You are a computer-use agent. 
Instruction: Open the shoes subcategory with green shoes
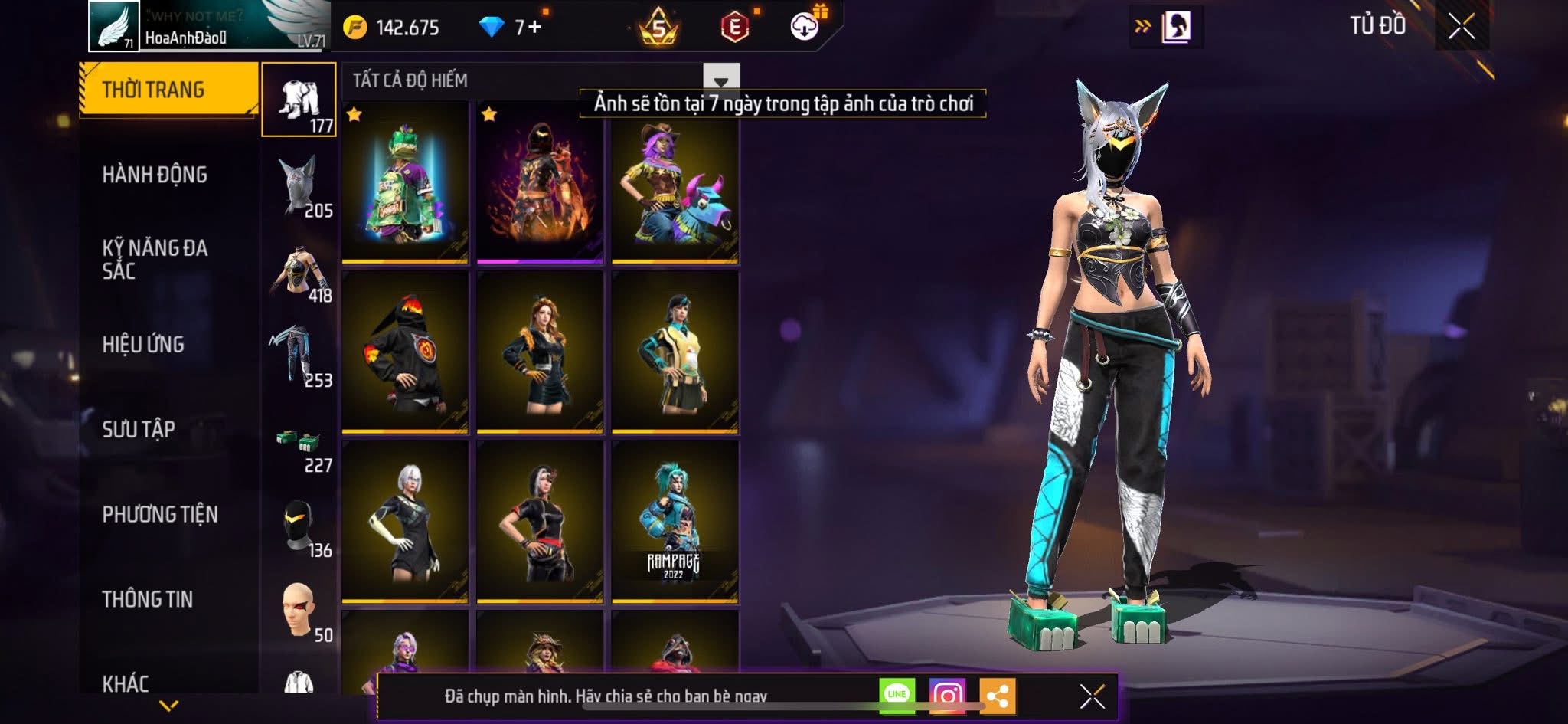(x=299, y=444)
